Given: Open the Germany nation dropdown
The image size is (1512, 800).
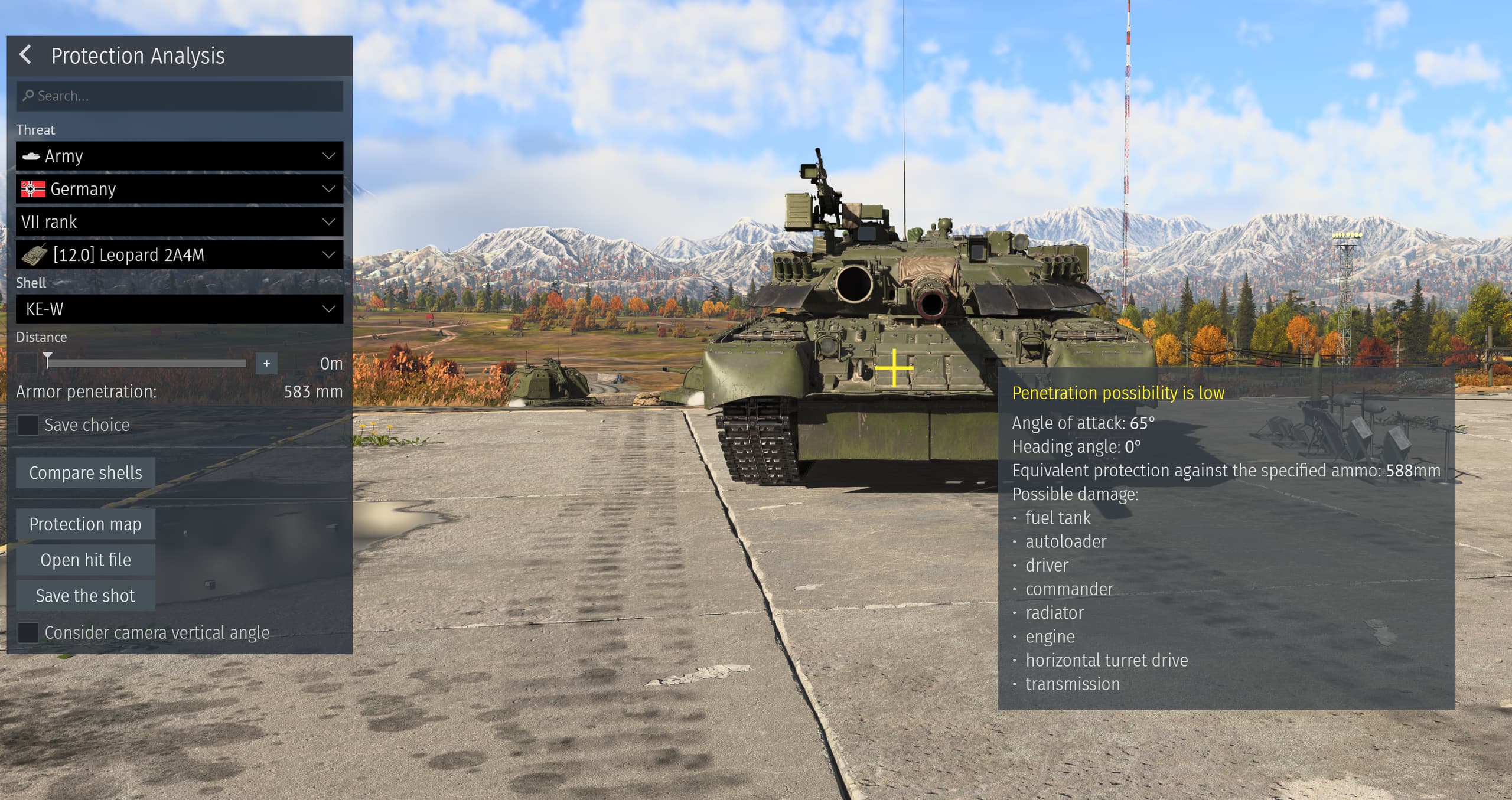Looking at the screenshot, I should coord(180,189).
